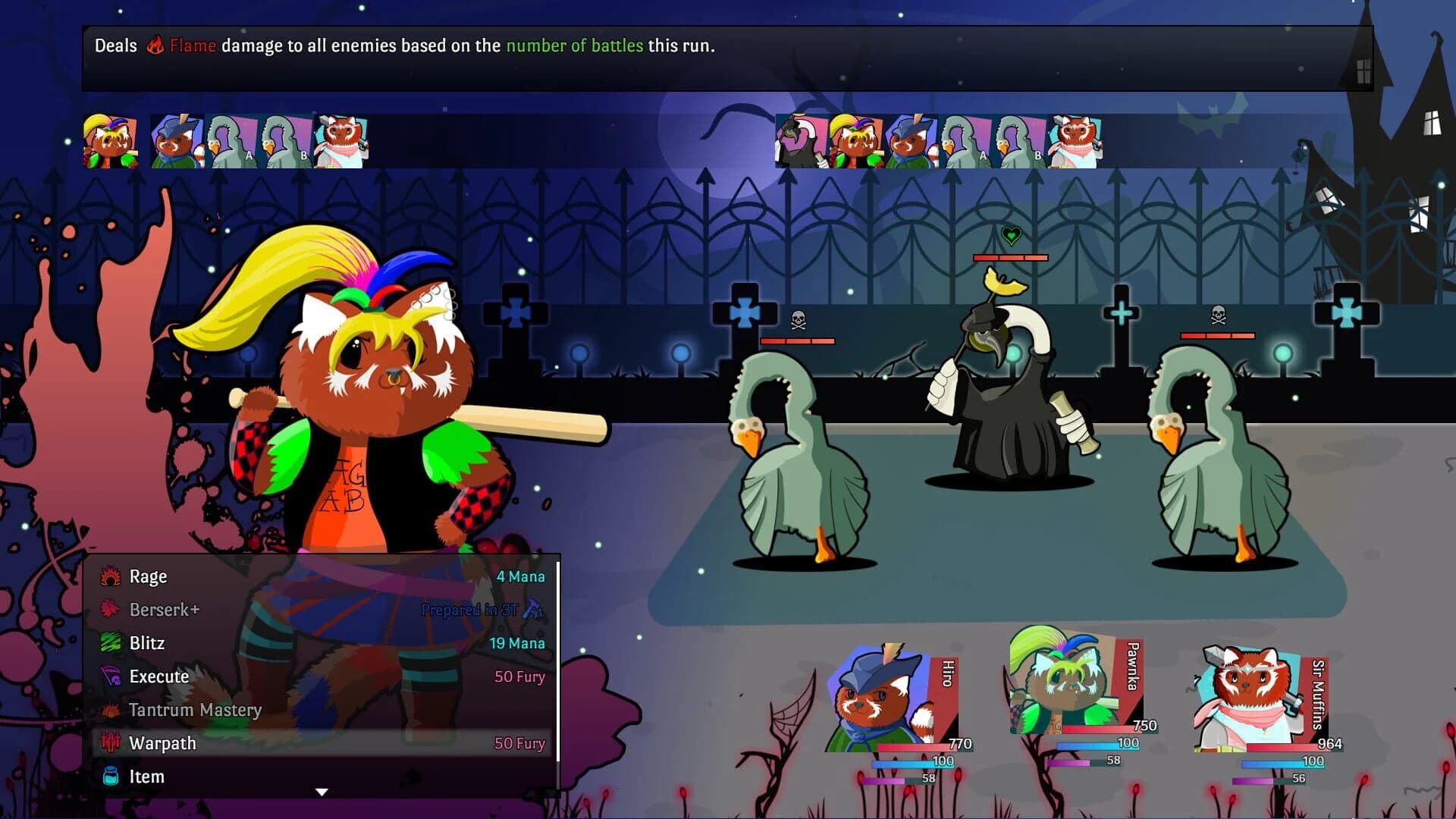Click the skull debuff icon above the left goose
1456x819 pixels.
click(799, 318)
